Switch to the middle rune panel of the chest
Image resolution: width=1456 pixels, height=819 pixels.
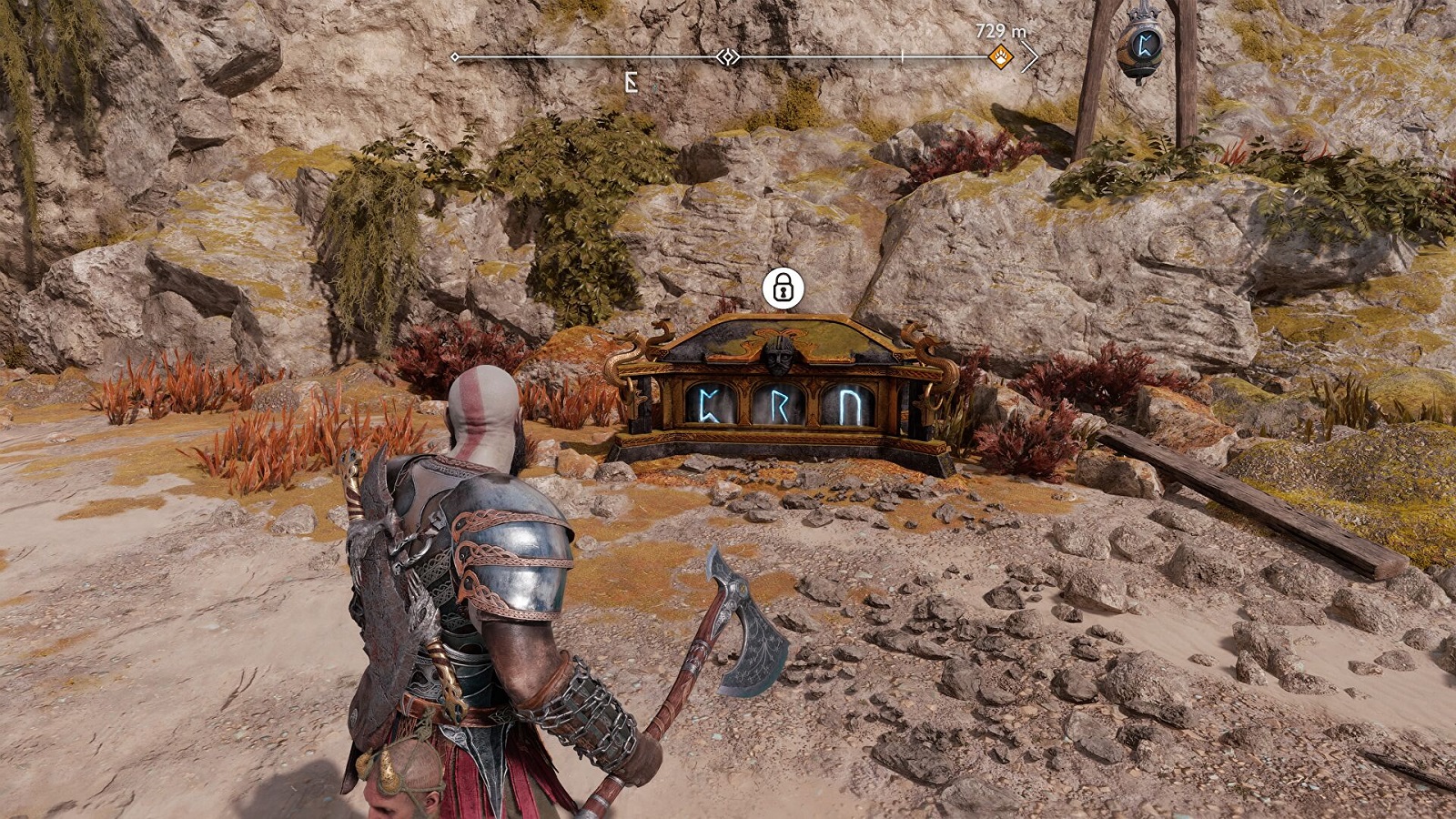coord(778,402)
